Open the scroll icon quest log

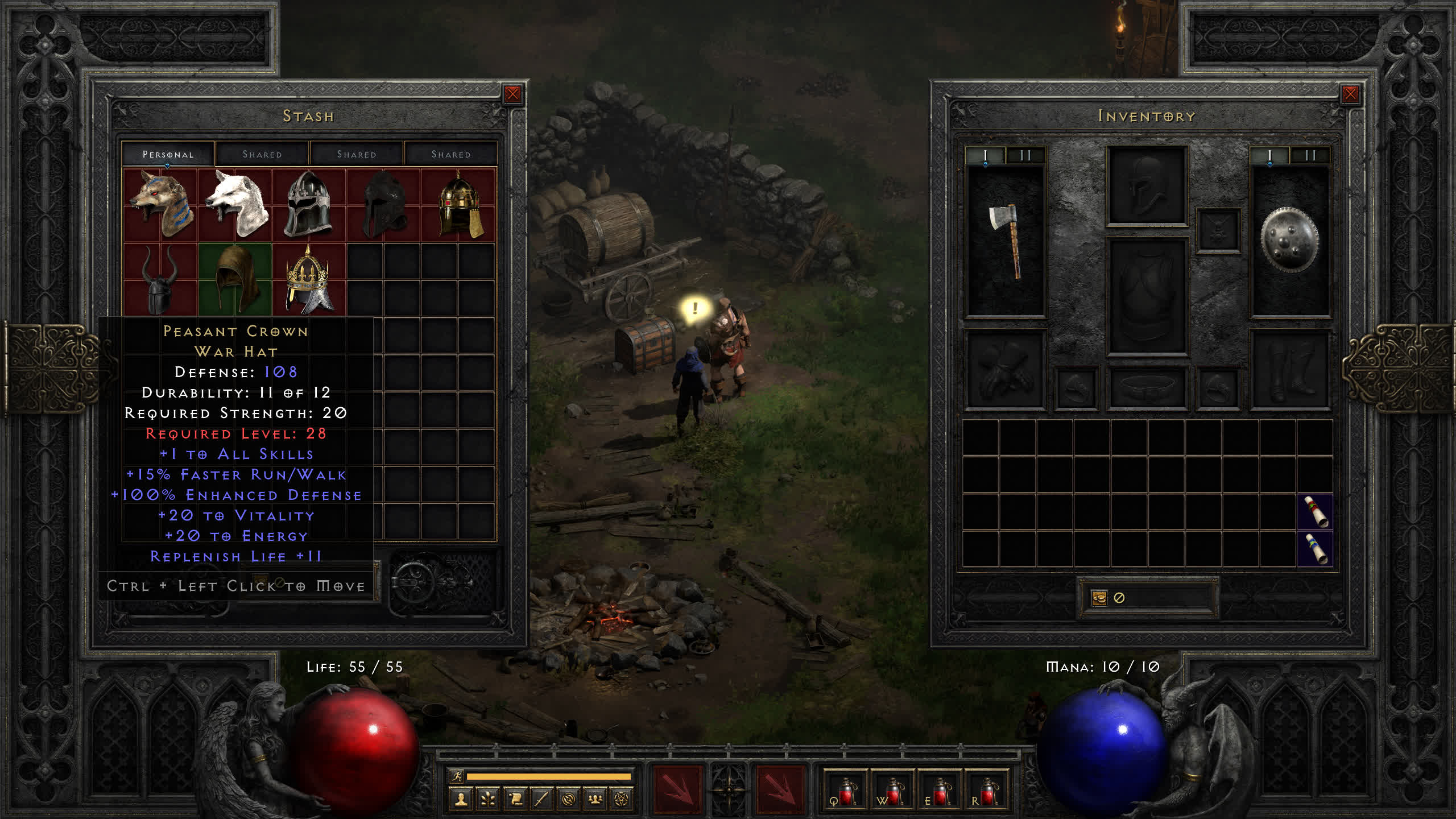pyautogui.click(x=515, y=800)
